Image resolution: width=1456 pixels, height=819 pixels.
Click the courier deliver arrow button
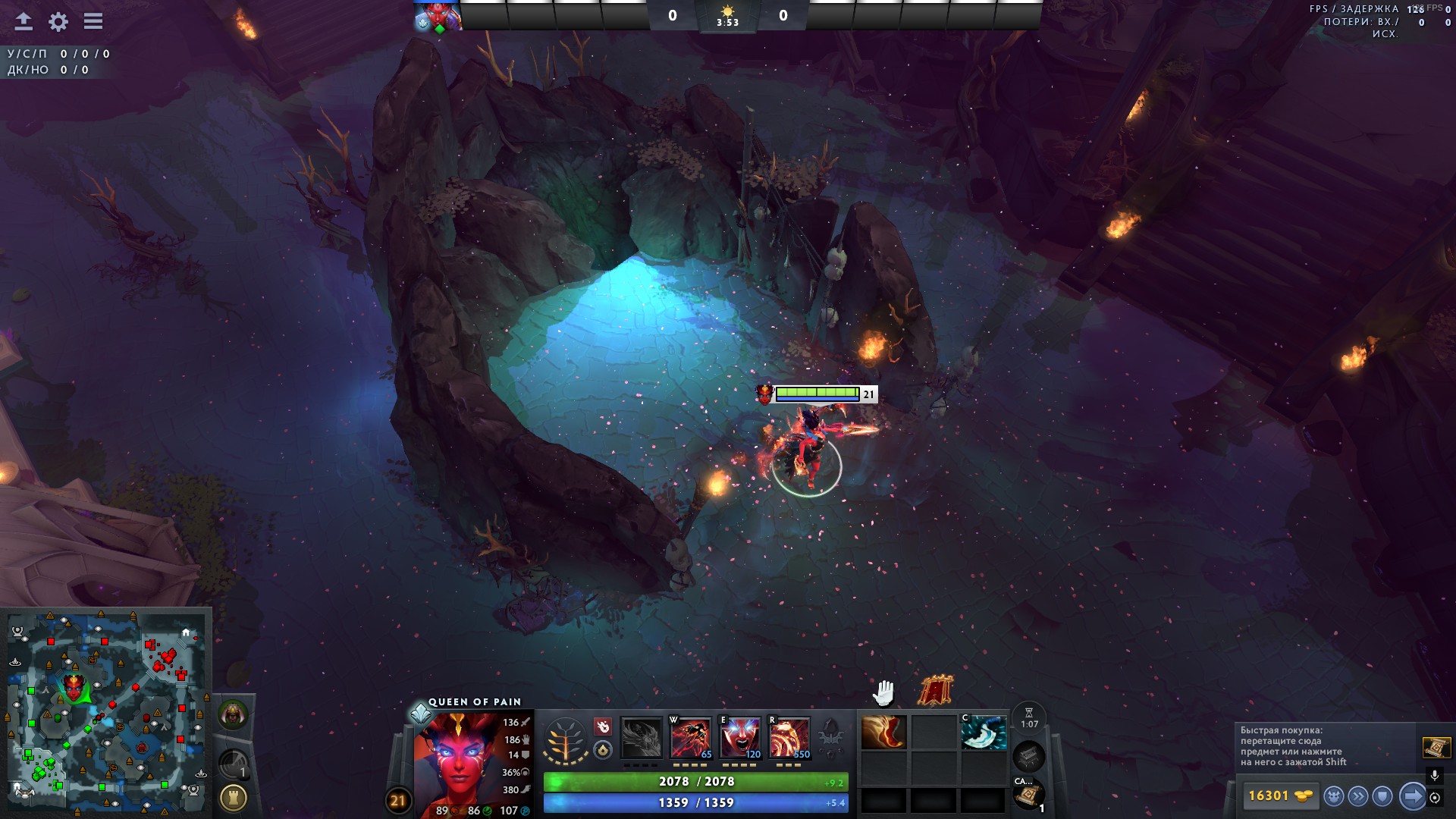pyautogui.click(x=1412, y=796)
